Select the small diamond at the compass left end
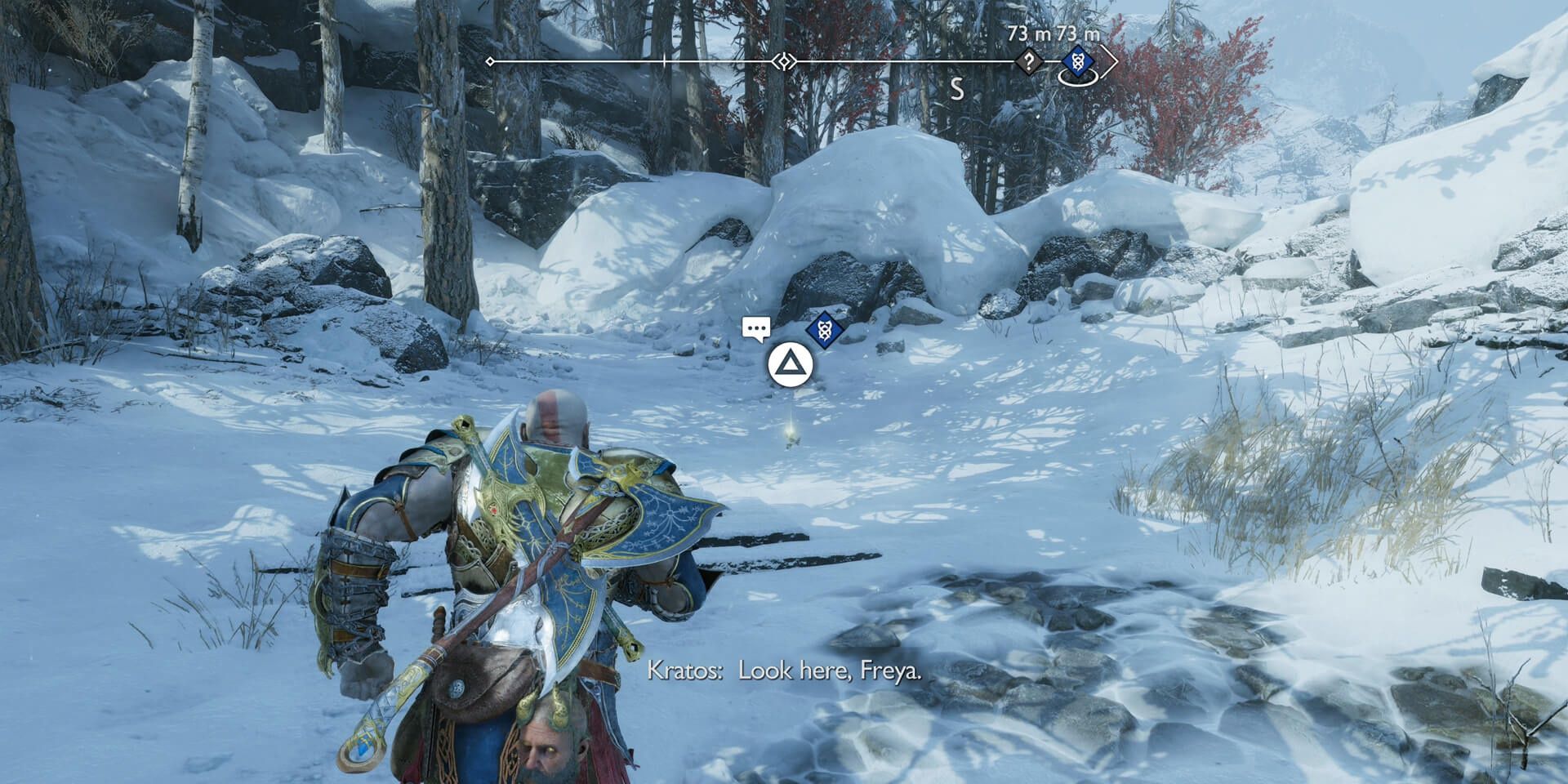 tap(488, 60)
